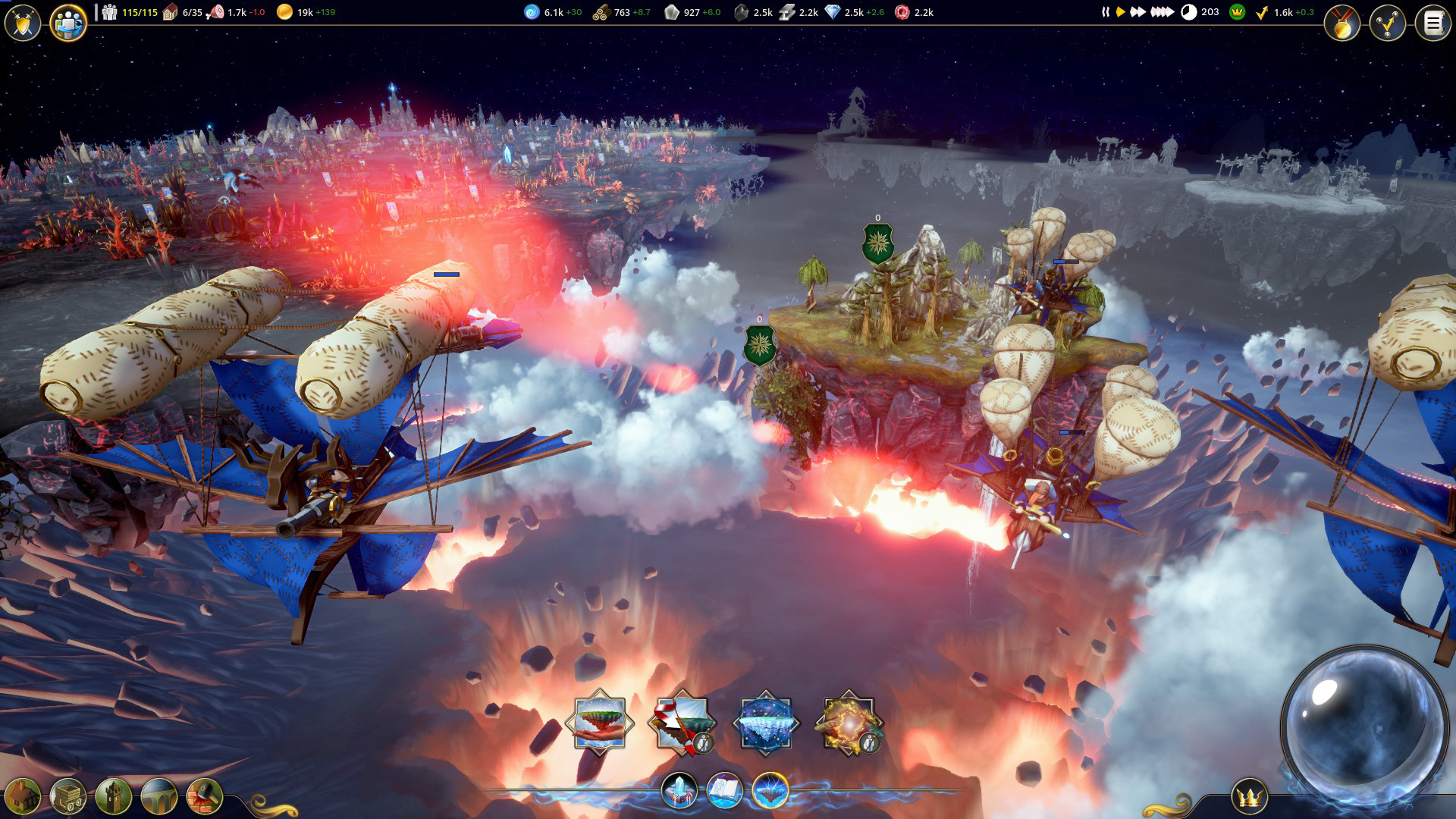Open the research tree checkmark button
This screenshot has width=1456, height=819.
[x=1388, y=24]
